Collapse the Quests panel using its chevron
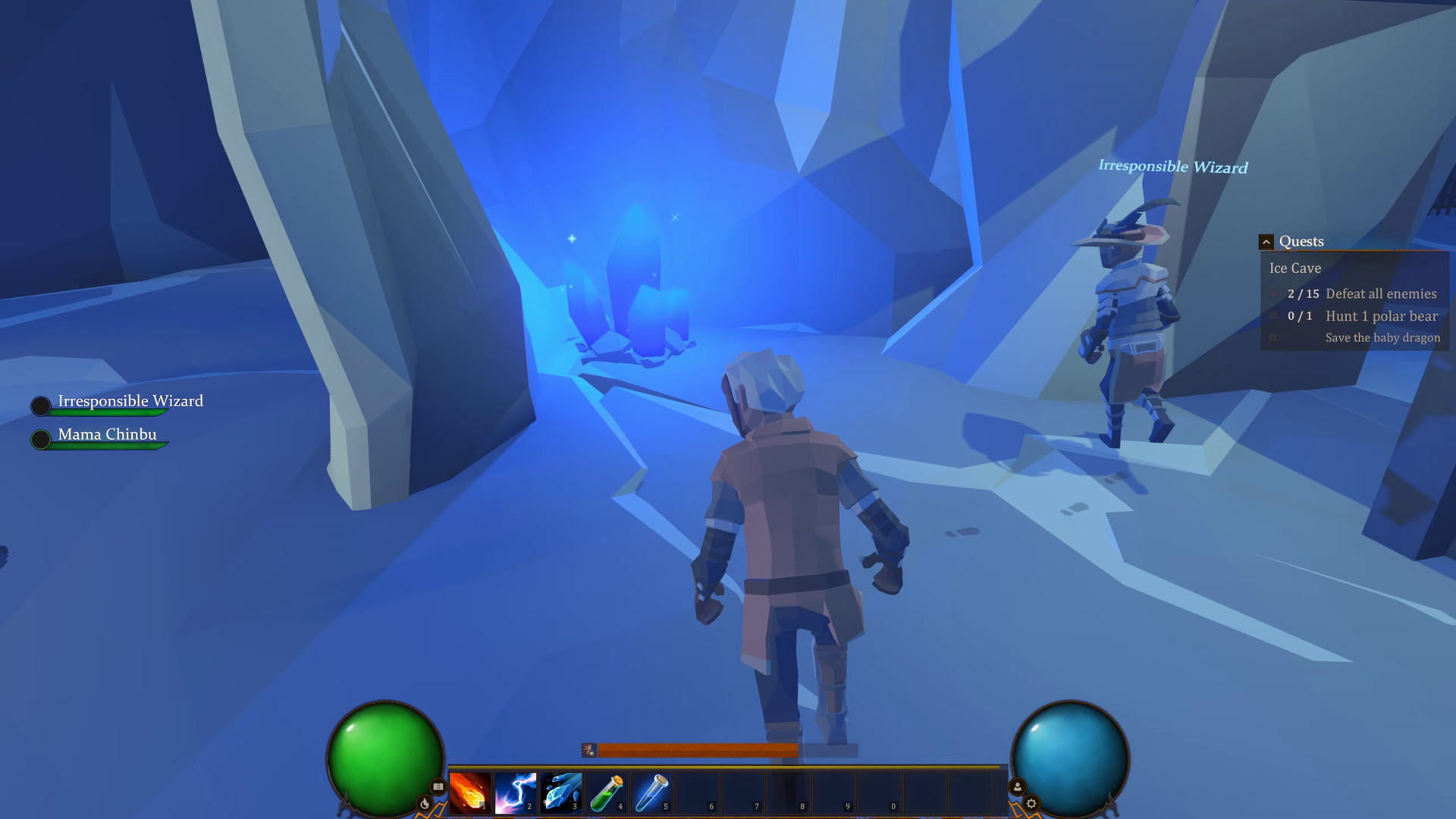 point(1266,241)
